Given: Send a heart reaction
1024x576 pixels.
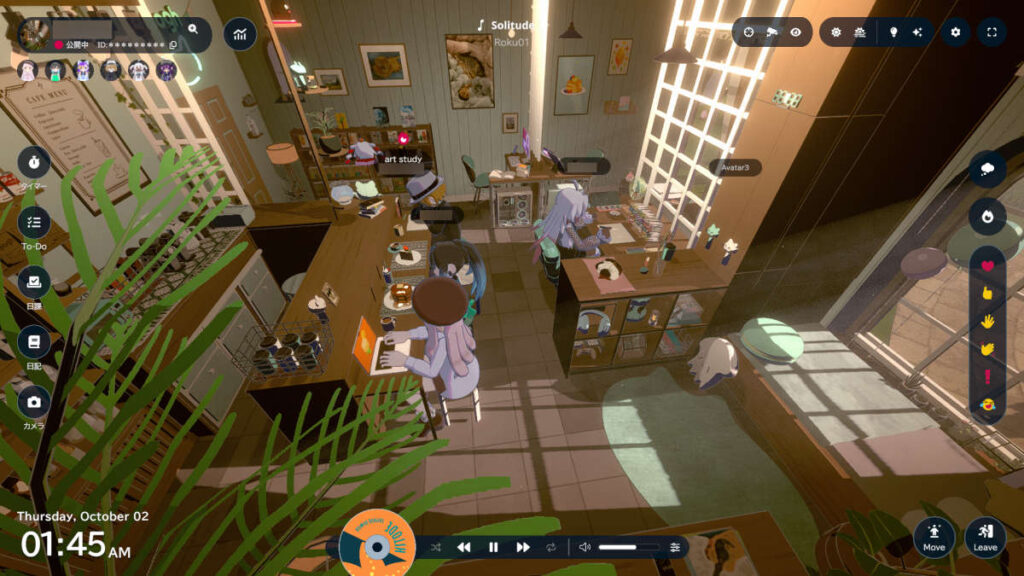Looking at the screenshot, I should pos(988,266).
